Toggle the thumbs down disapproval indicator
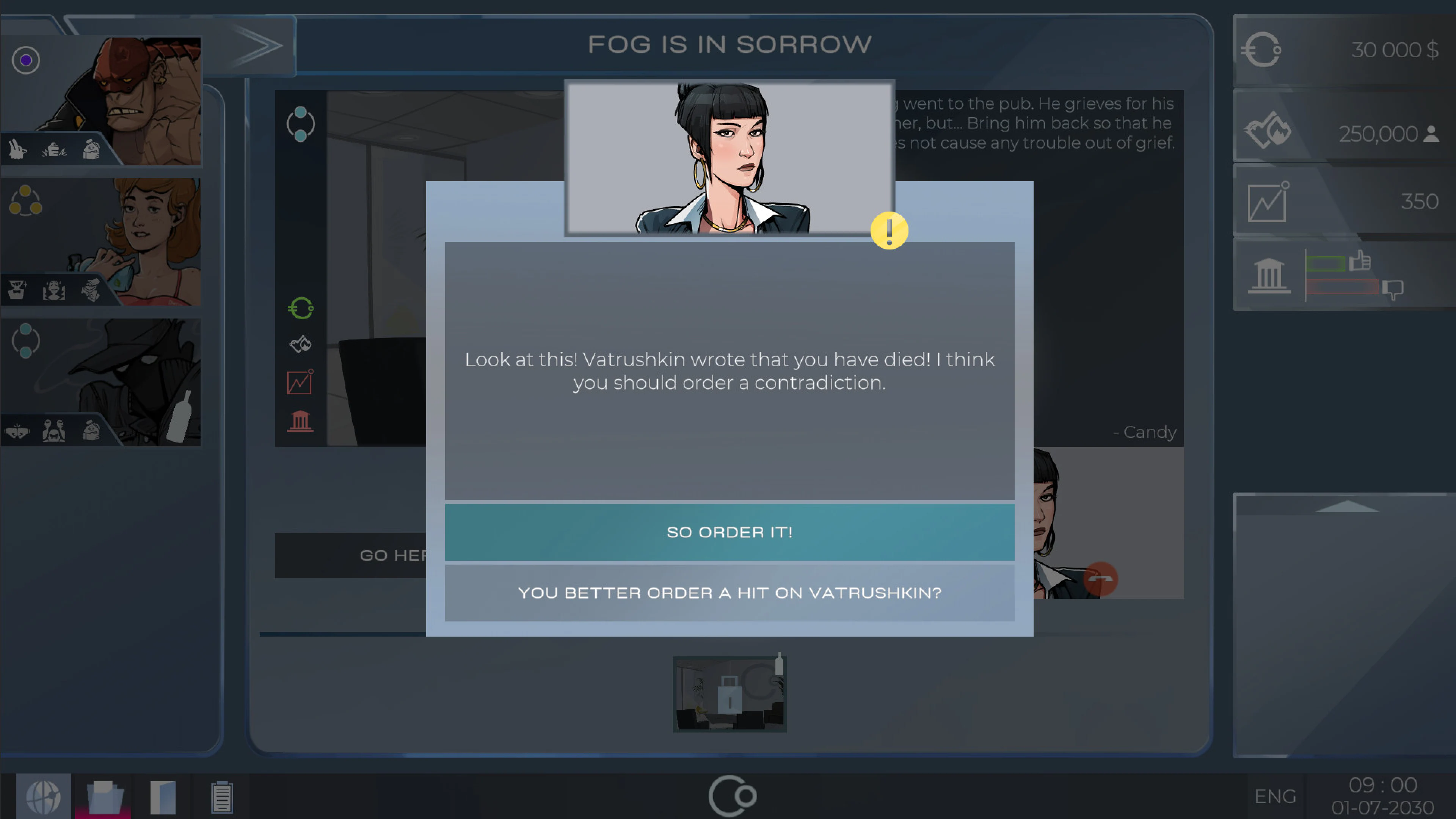The image size is (1456, 819). [1394, 289]
